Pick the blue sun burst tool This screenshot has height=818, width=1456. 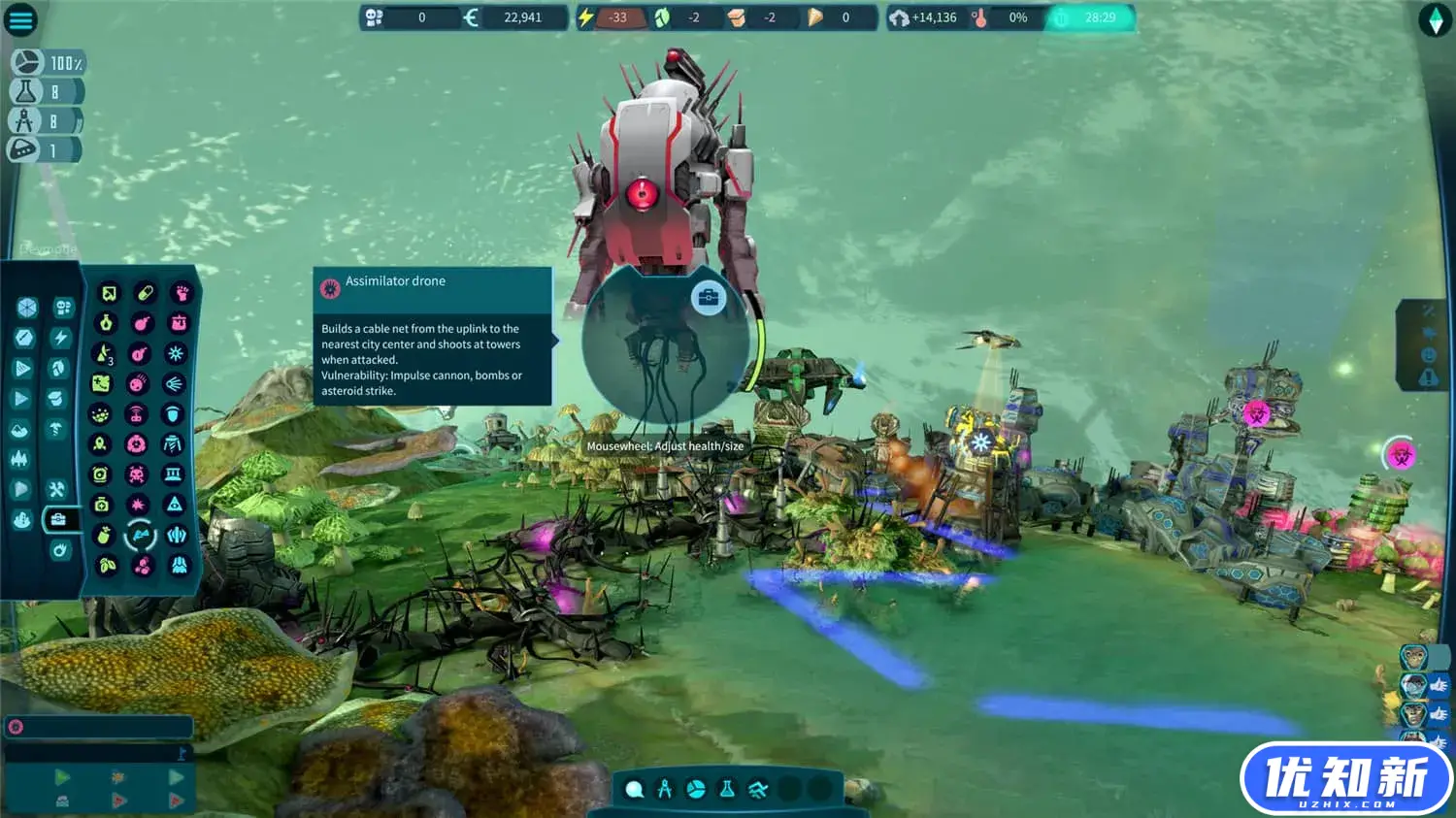[176, 353]
